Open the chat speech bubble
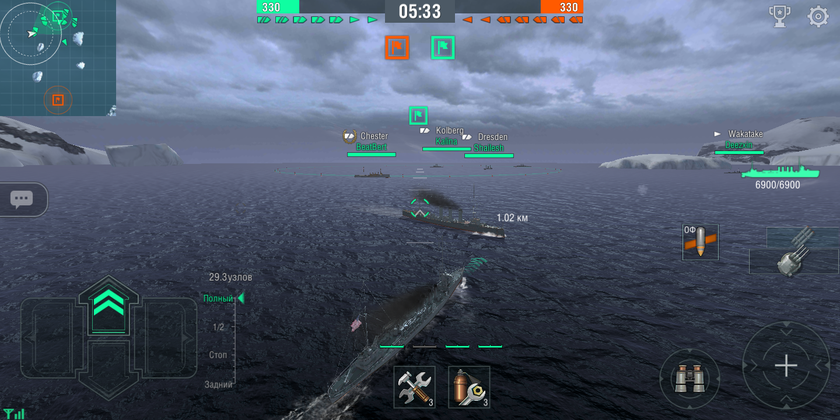This screenshot has width=840, height=420. 20,199
